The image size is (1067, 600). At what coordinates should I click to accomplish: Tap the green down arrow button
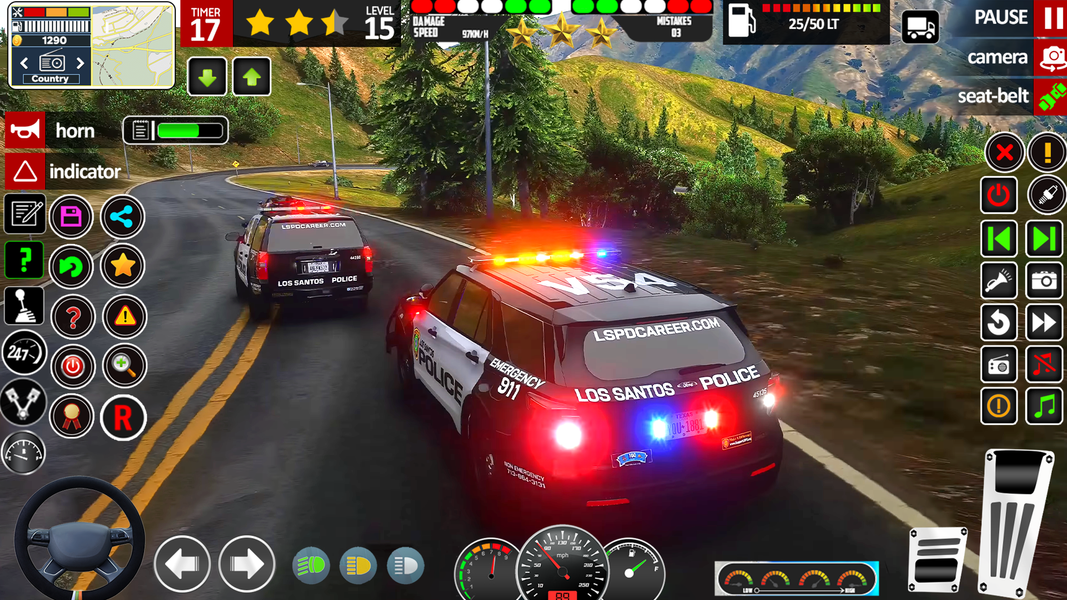pos(207,77)
